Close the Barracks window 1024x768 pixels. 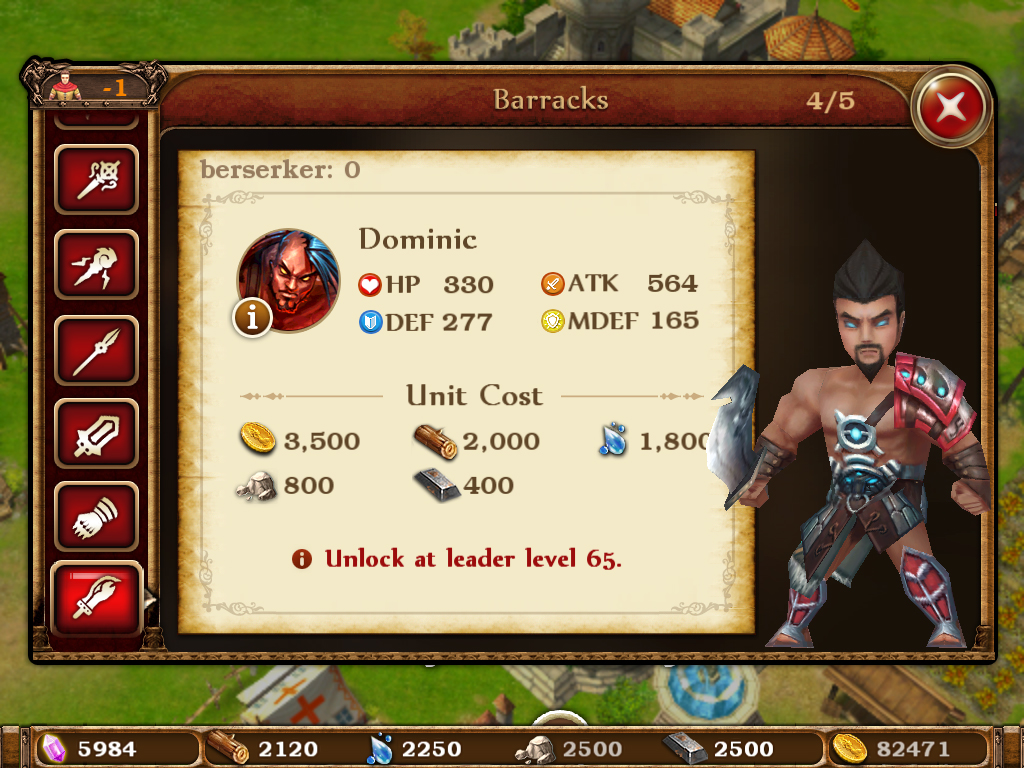[x=951, y=105]
